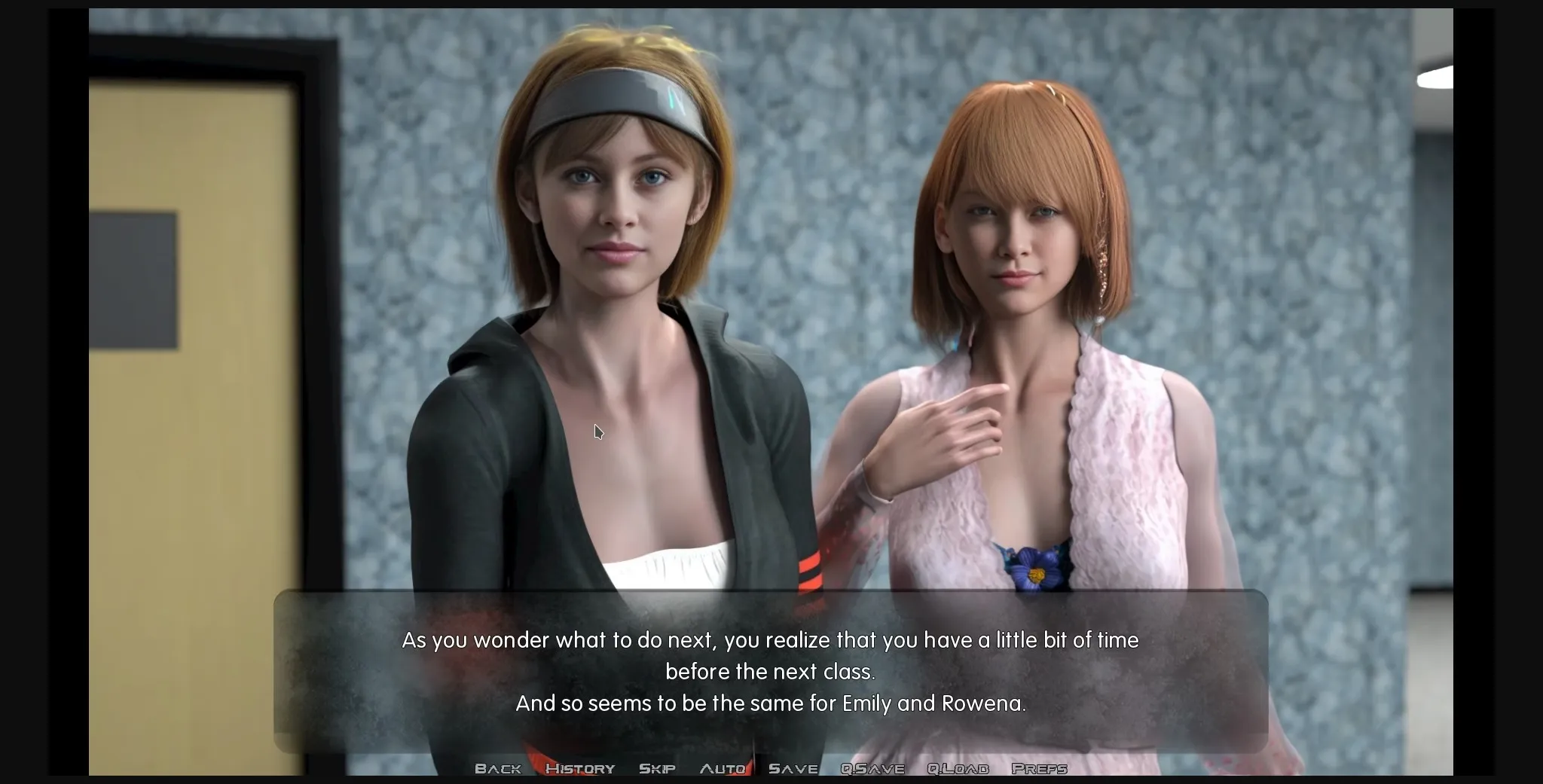Go Back to the previous dialogue line

[497, 768]
